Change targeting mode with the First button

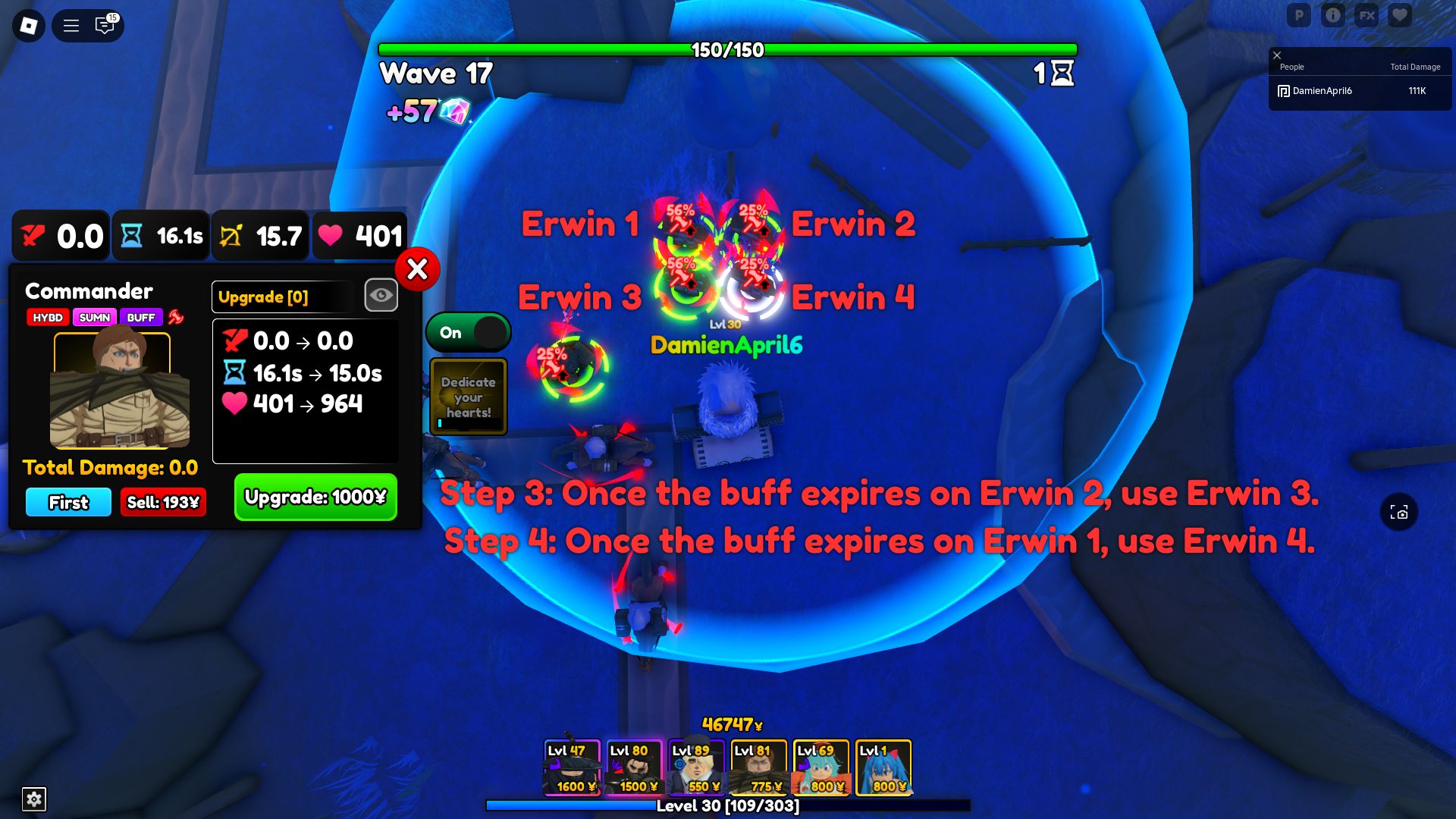67,502
